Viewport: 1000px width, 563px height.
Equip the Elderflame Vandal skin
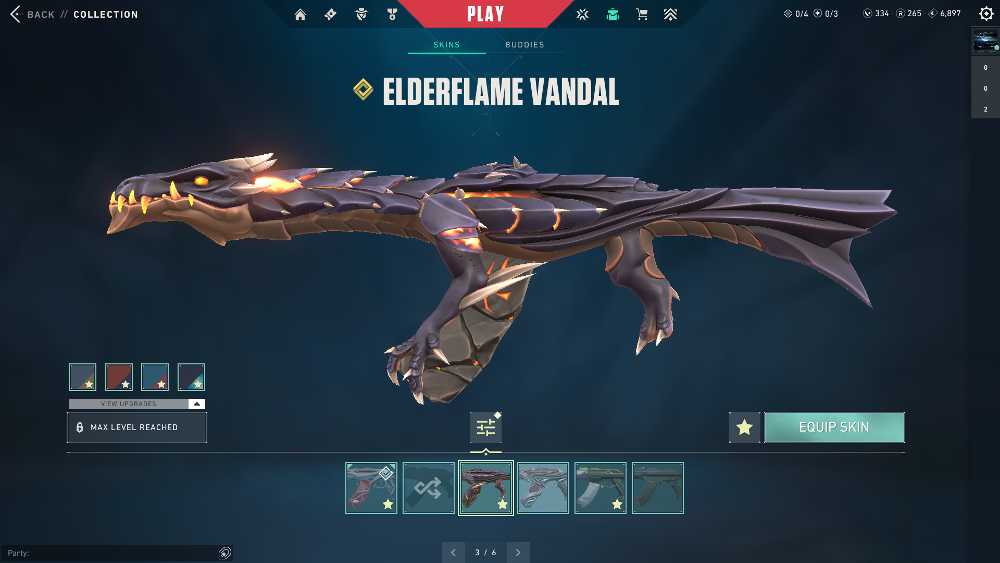[x=834, y=427]
